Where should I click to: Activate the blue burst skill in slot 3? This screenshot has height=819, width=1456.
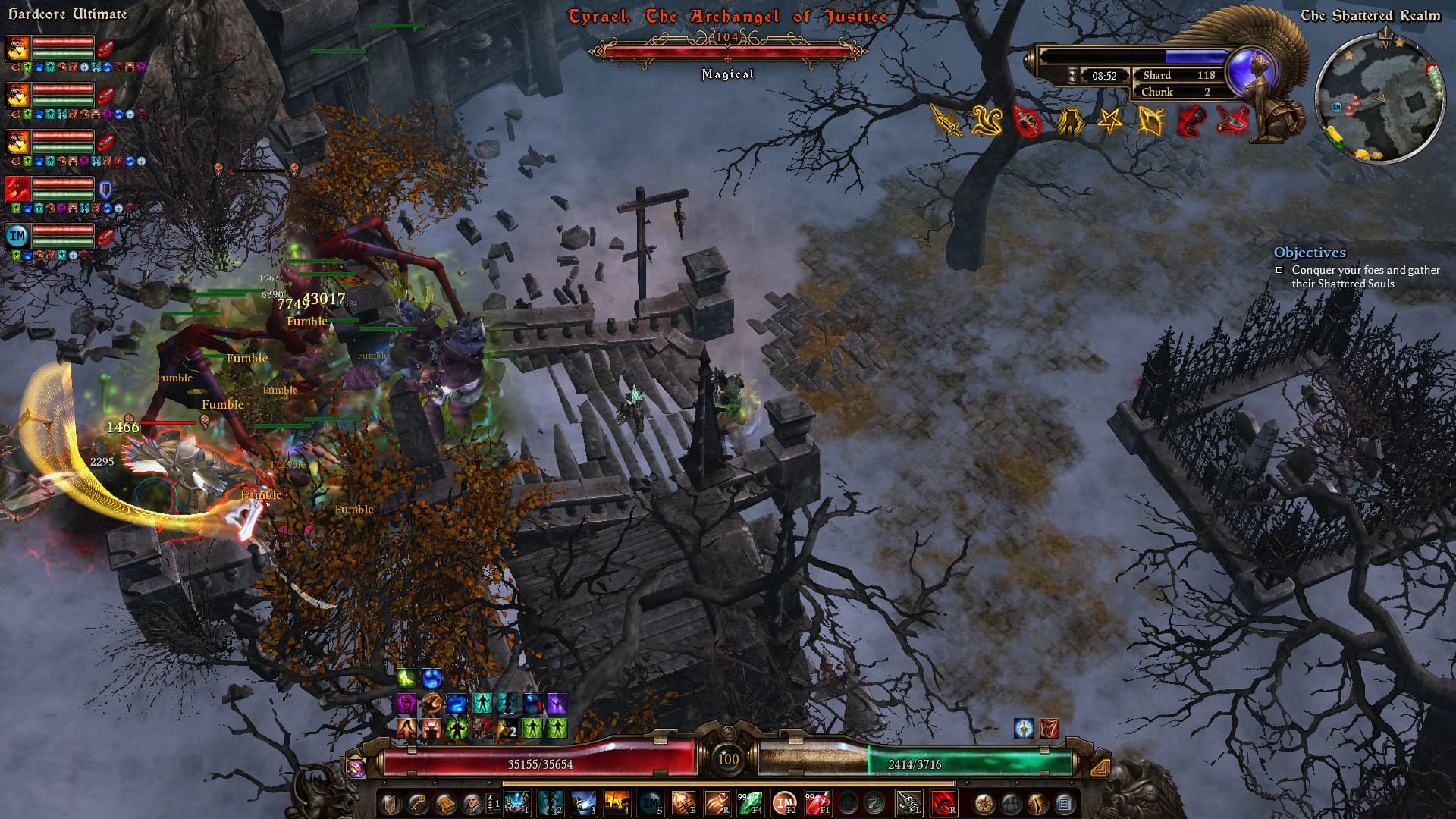(583, 802)
